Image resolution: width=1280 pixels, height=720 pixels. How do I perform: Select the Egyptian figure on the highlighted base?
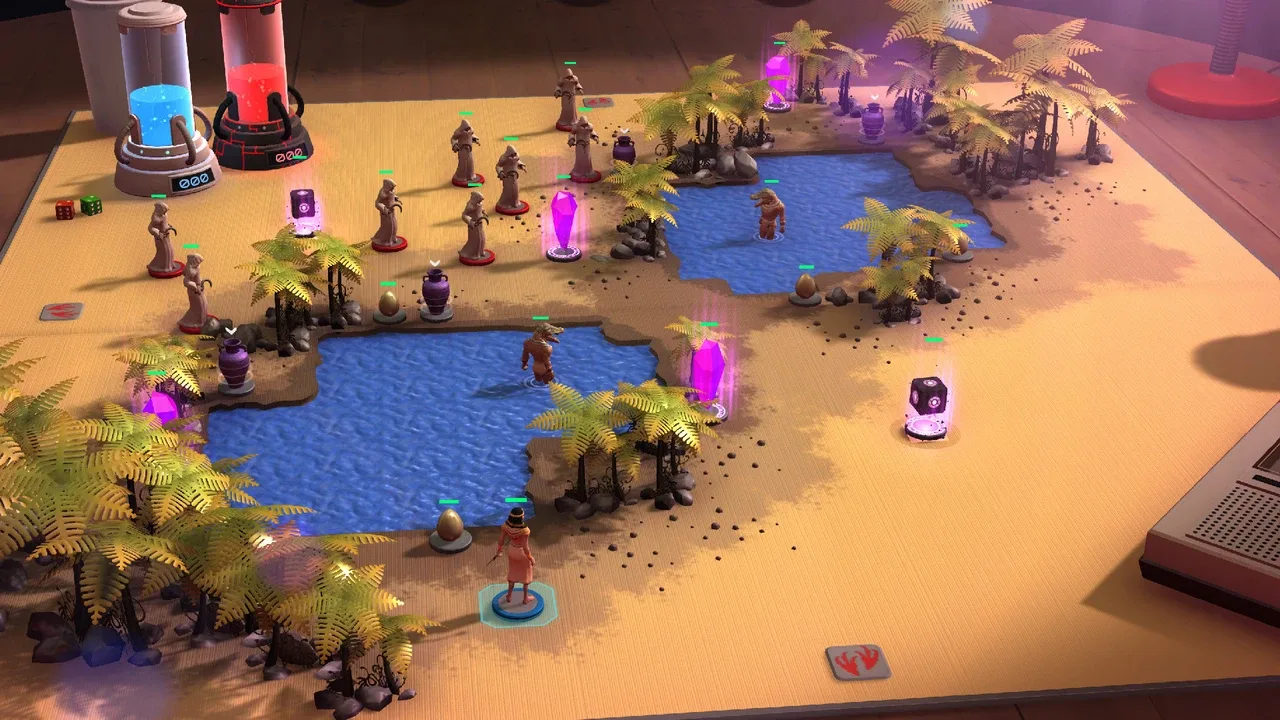point(516,560)
